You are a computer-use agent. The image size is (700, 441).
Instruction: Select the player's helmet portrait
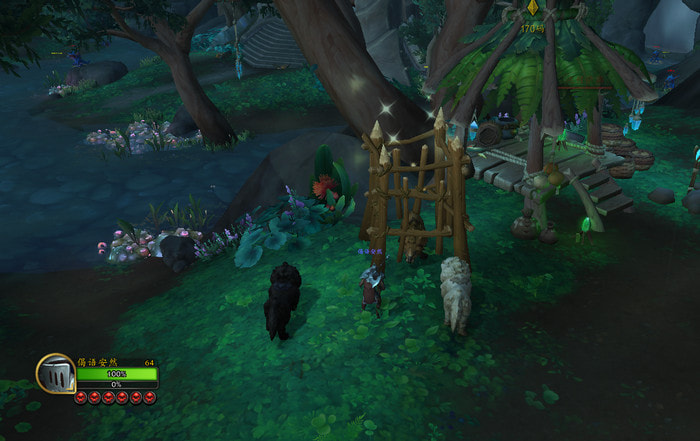[x=55, y=374]
